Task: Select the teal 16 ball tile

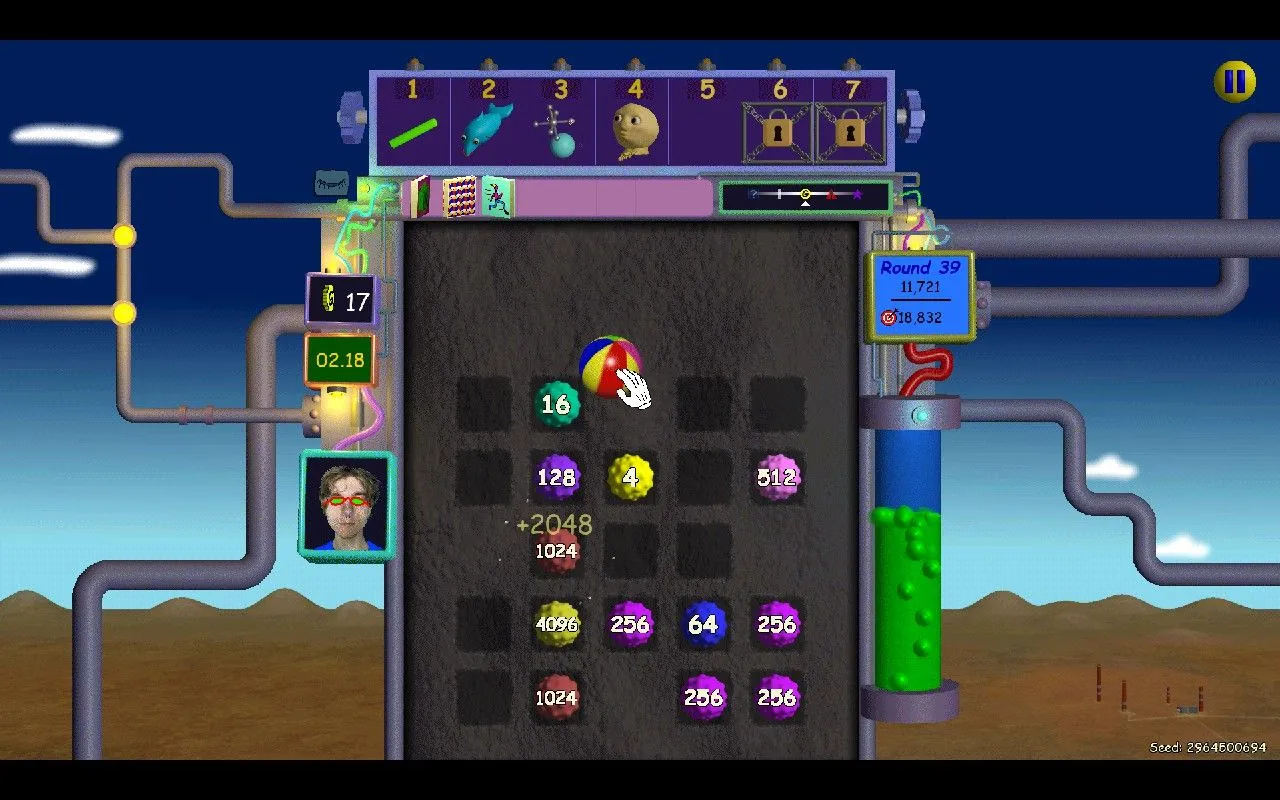Action: (x=556, y=404)
